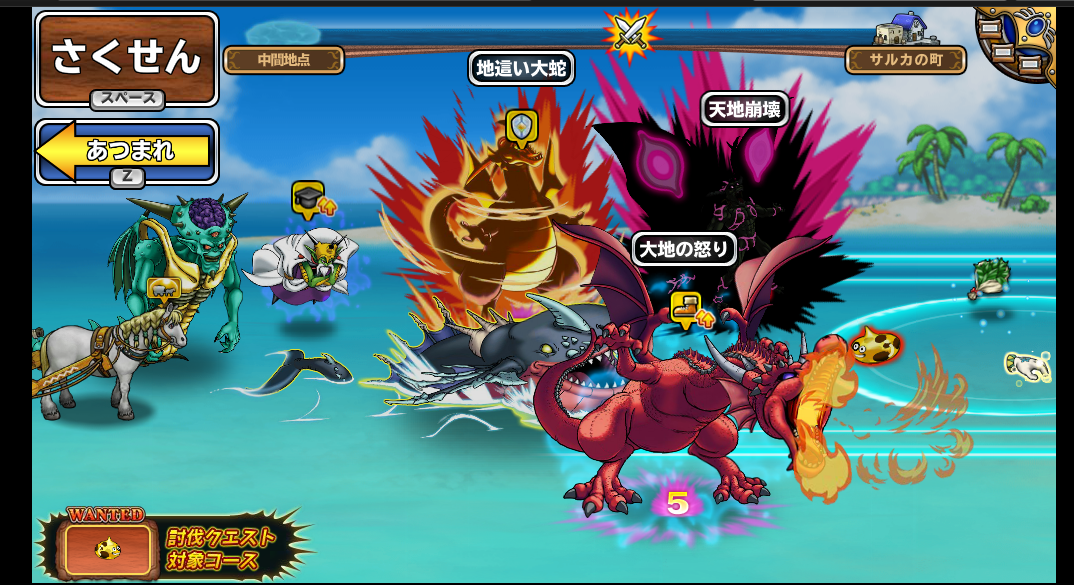1074x585 pixels.
Task: Open the WANTED hunt quest poster
Action: click(109, 546)
